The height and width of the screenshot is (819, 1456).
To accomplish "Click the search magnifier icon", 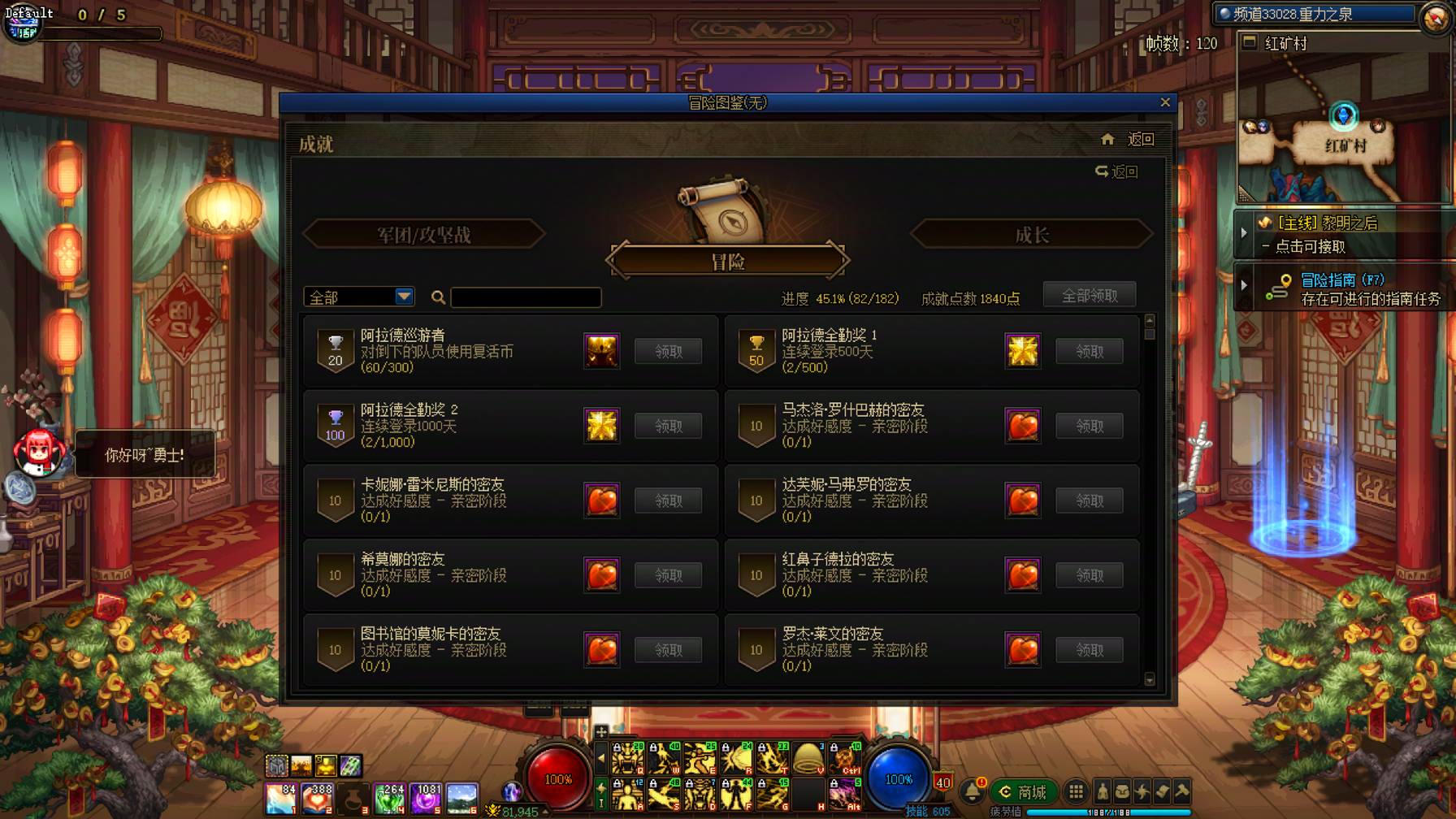I will tap(438, 298).
